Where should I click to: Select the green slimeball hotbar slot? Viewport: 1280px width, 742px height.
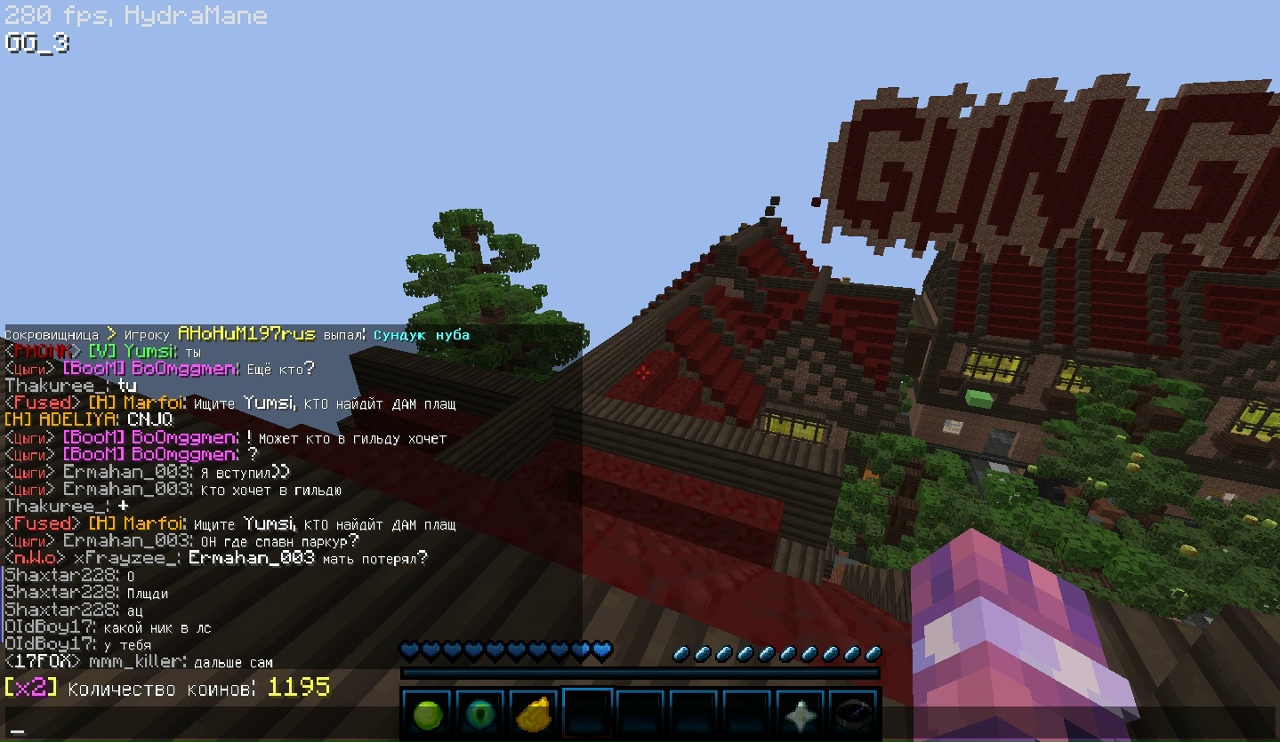pyautogui.click(x=427, y=715)
